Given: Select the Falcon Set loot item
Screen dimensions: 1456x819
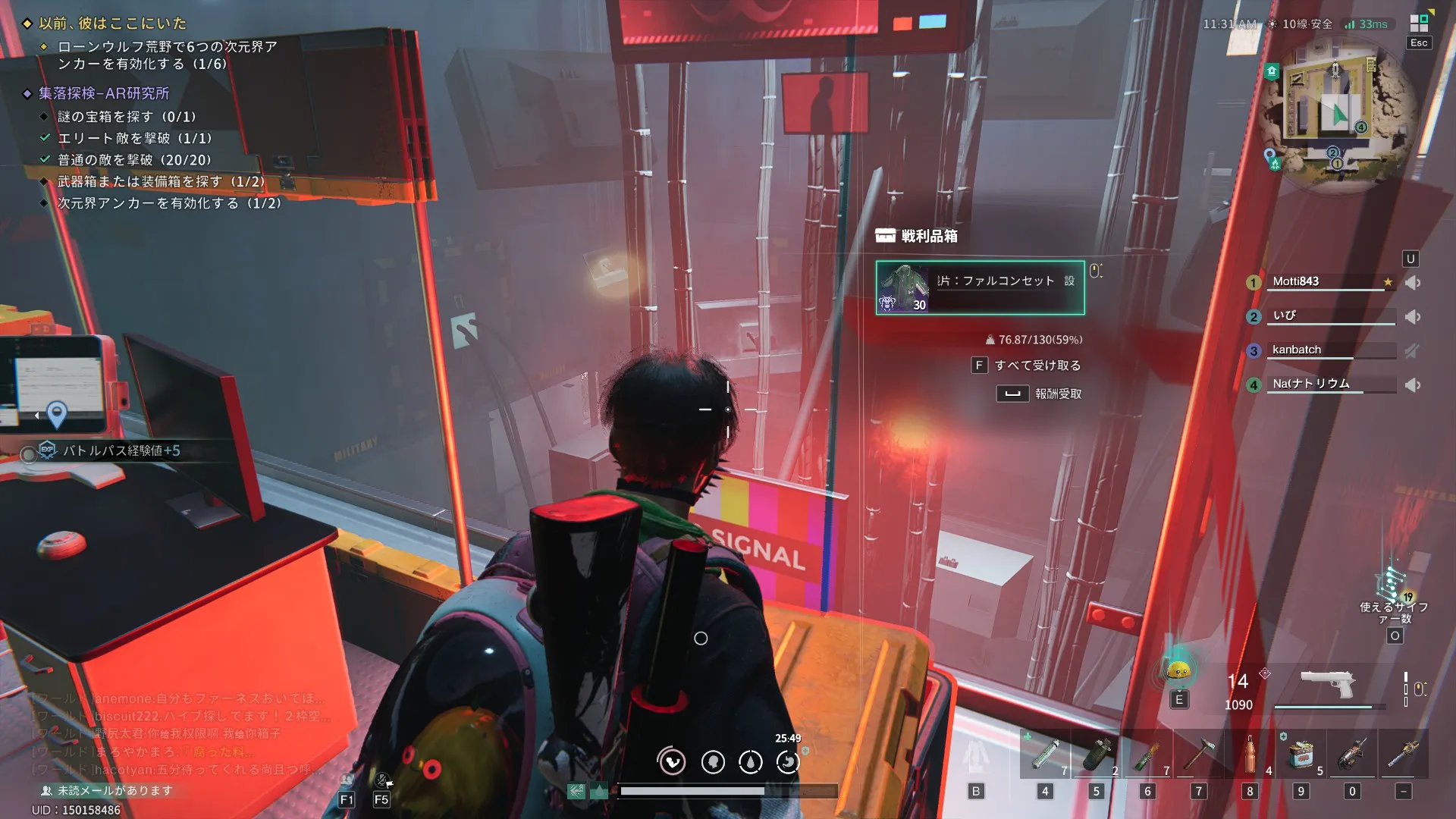Looking at the screenshot, I should [980, 287].
